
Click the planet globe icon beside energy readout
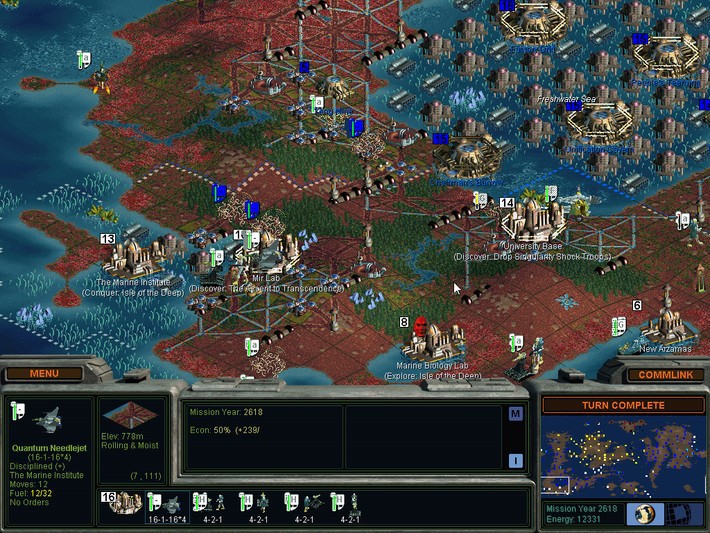coord(641,514)
